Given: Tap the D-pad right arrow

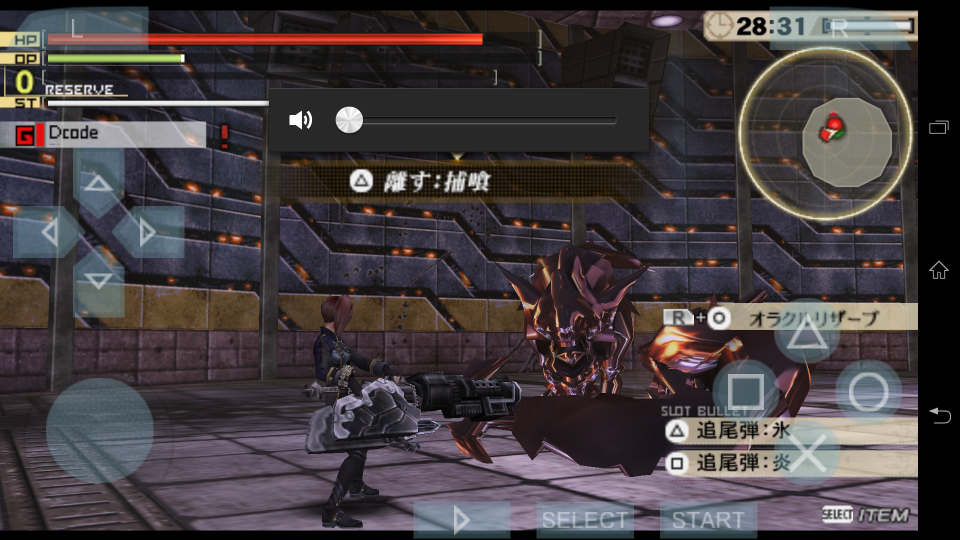Looking at the screenshot, I should click(x=148, y=232).
